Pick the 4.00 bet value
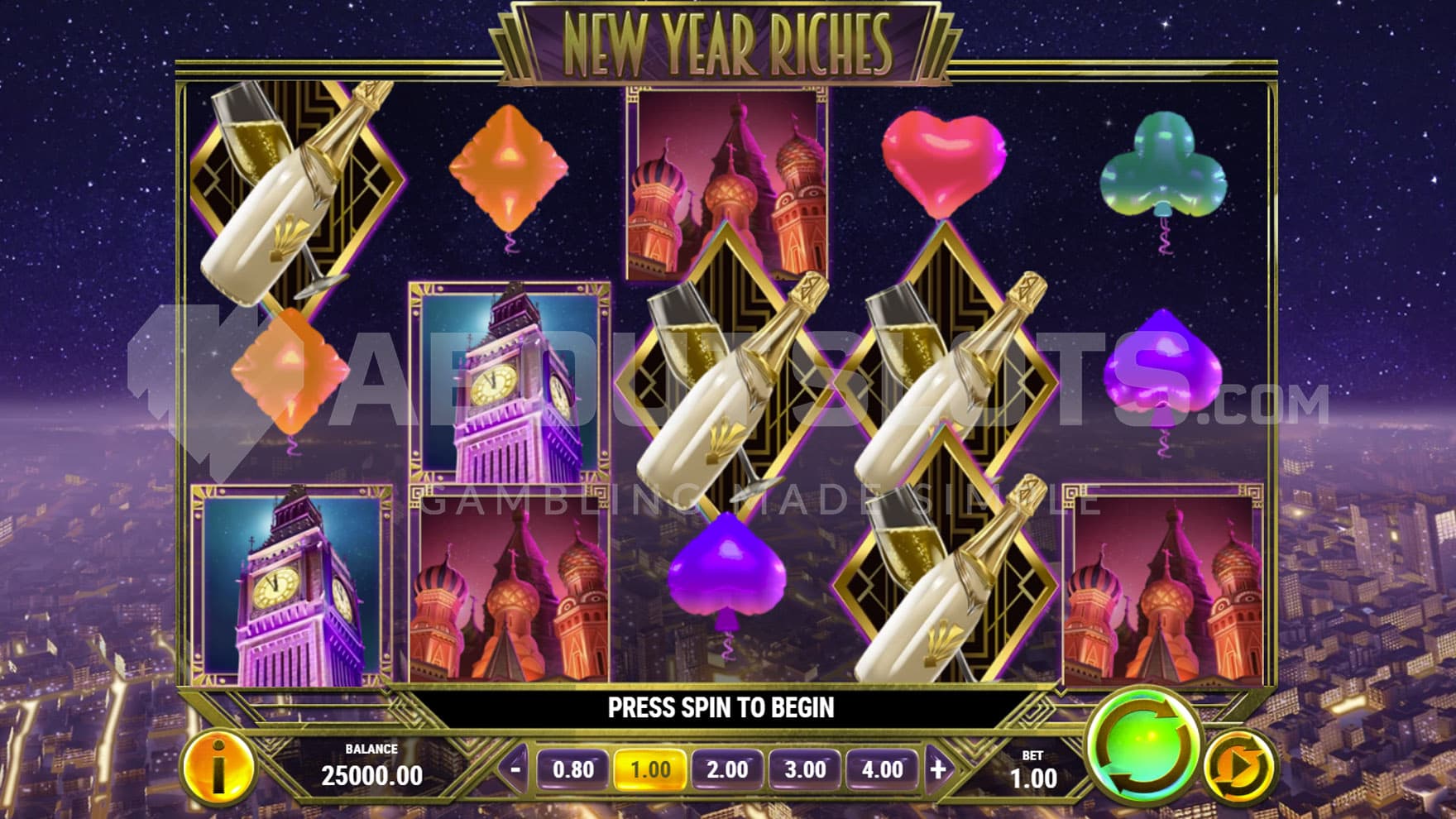Screen dimensions: 1456x819 [x=882, y=770]
